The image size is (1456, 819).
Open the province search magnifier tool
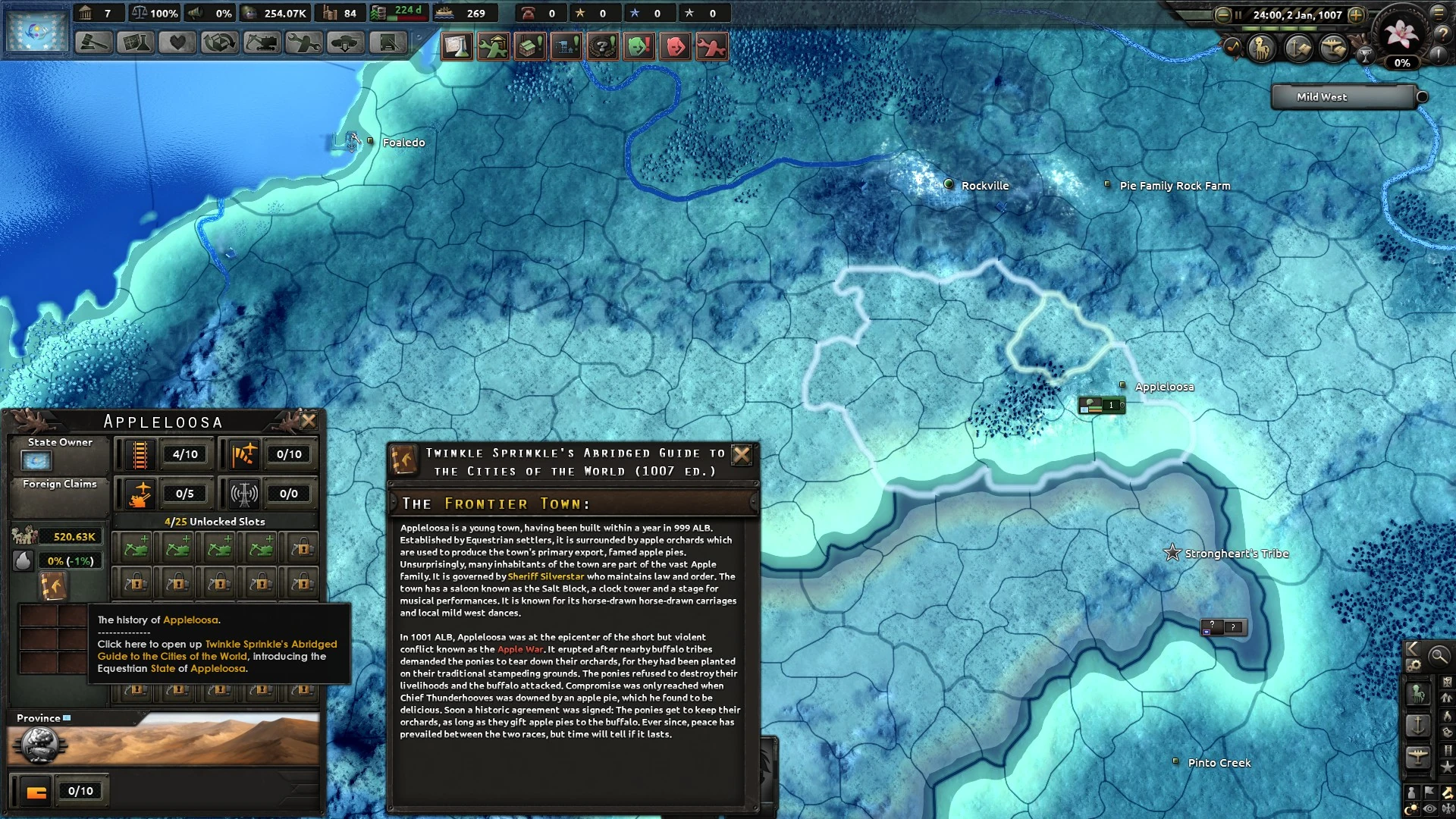1439,655
